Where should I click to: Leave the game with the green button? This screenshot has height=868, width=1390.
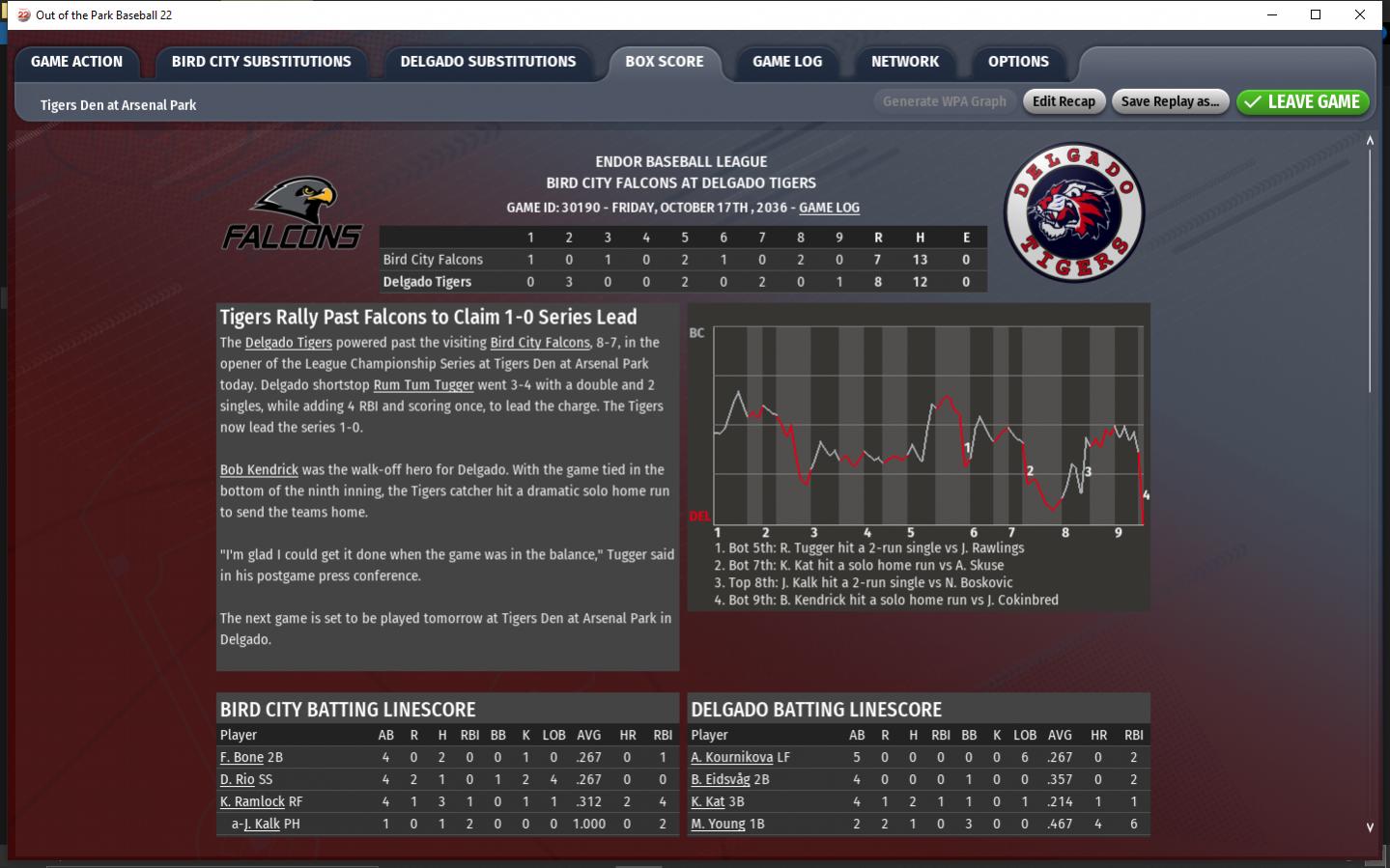coord(1302,101)
